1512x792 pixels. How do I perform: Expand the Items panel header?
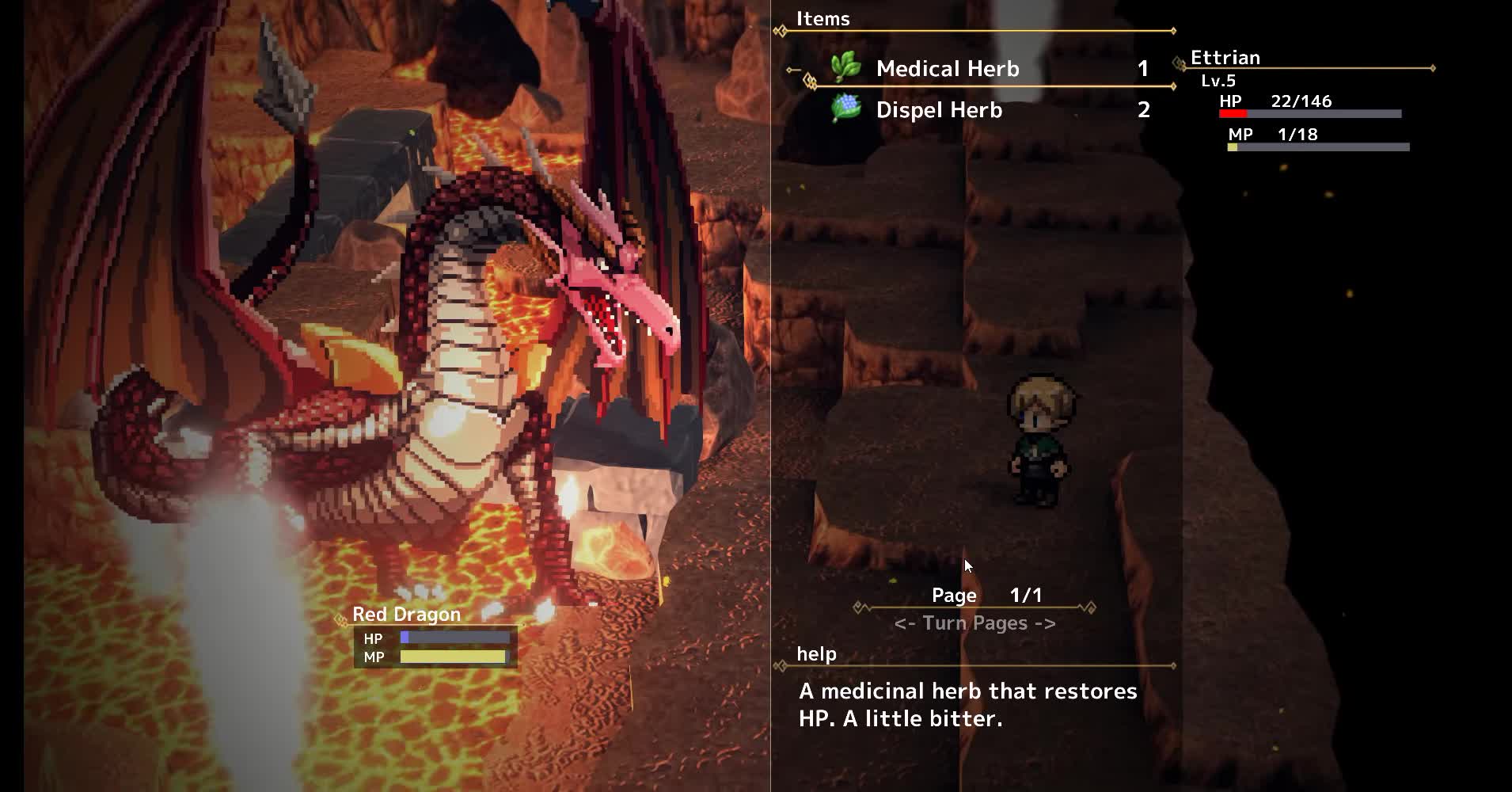(x=823, y=19)
